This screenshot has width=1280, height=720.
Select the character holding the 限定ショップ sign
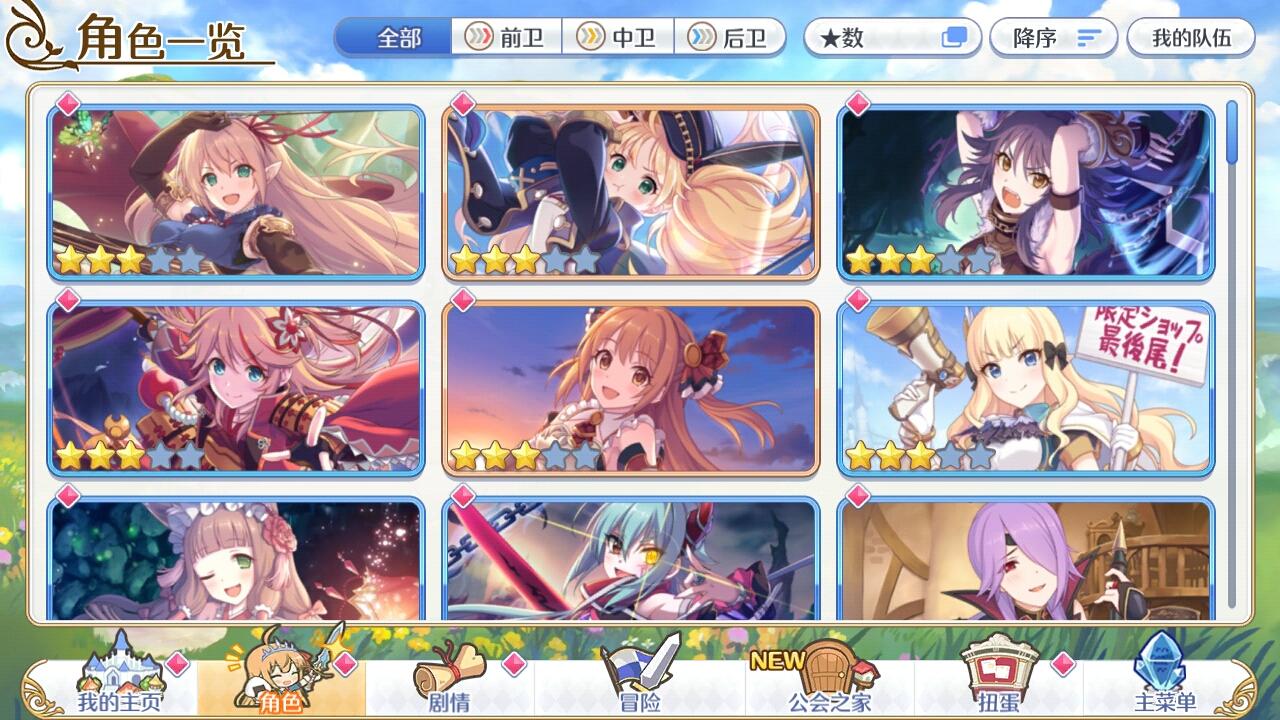(1030, 390)
